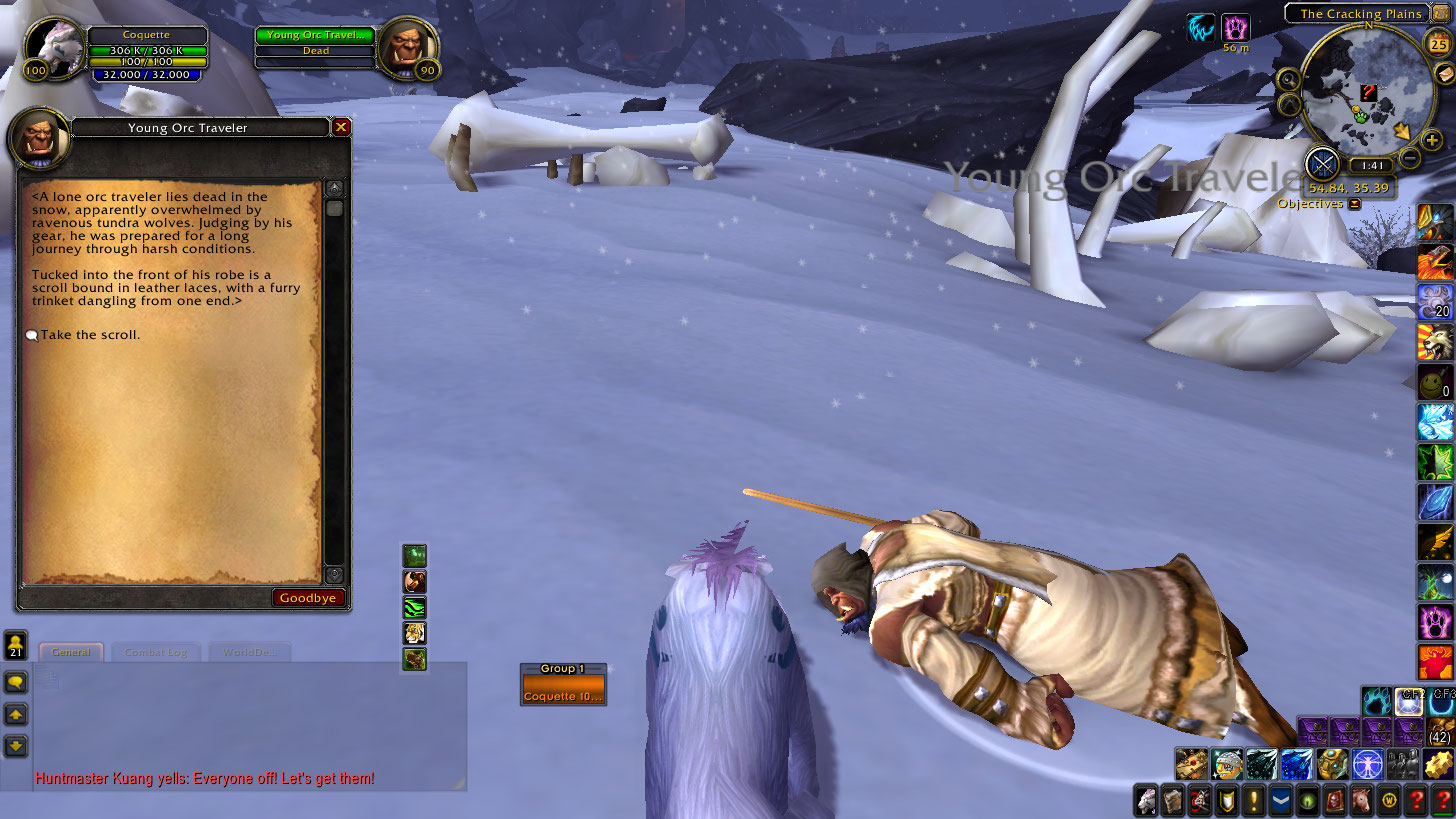Click the minimap mail envelope icon

tap(1443, 74)
